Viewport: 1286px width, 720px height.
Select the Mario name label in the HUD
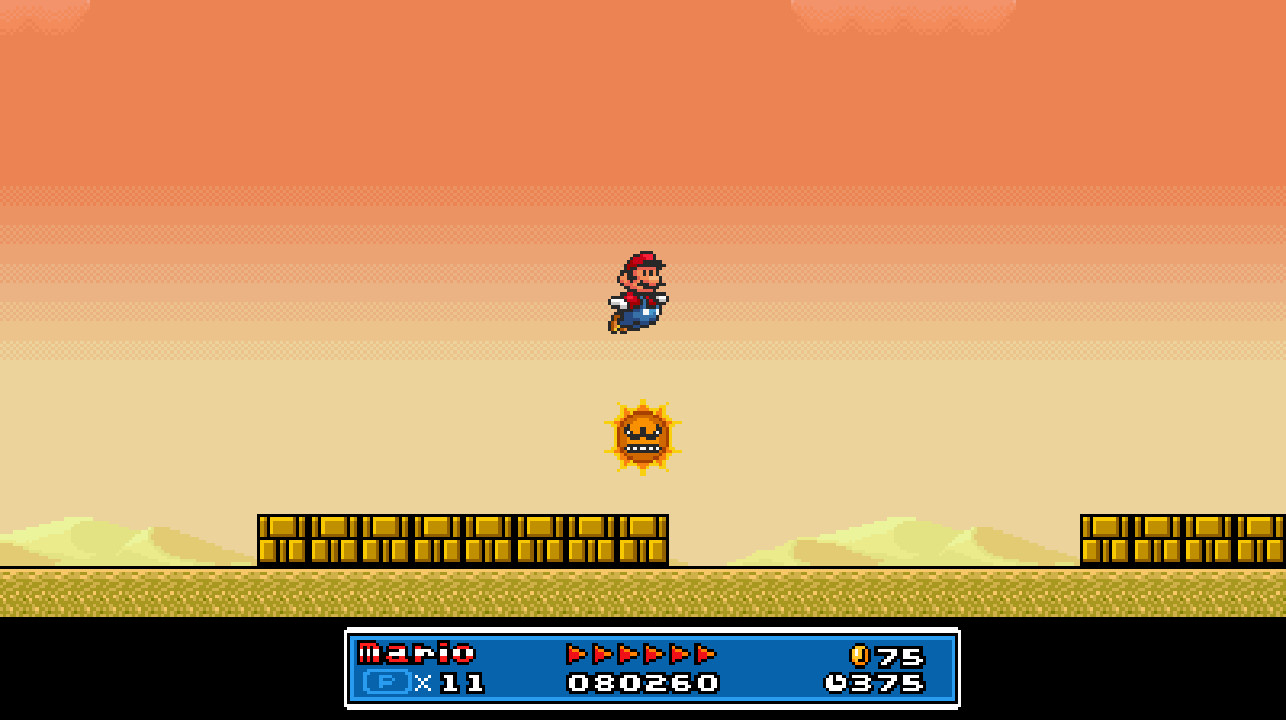[x=415, y=655]
